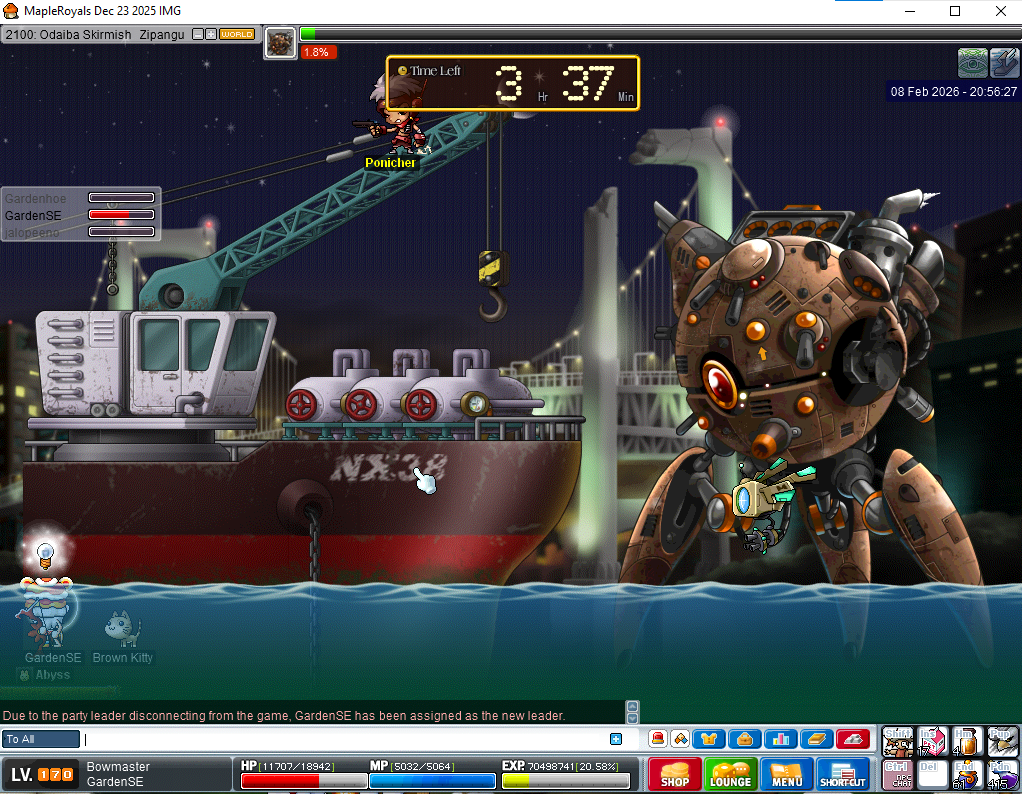The image size is (1022, 794).
Task: Select the winged boot buff icon
Action: click(x=1004, y=63)
